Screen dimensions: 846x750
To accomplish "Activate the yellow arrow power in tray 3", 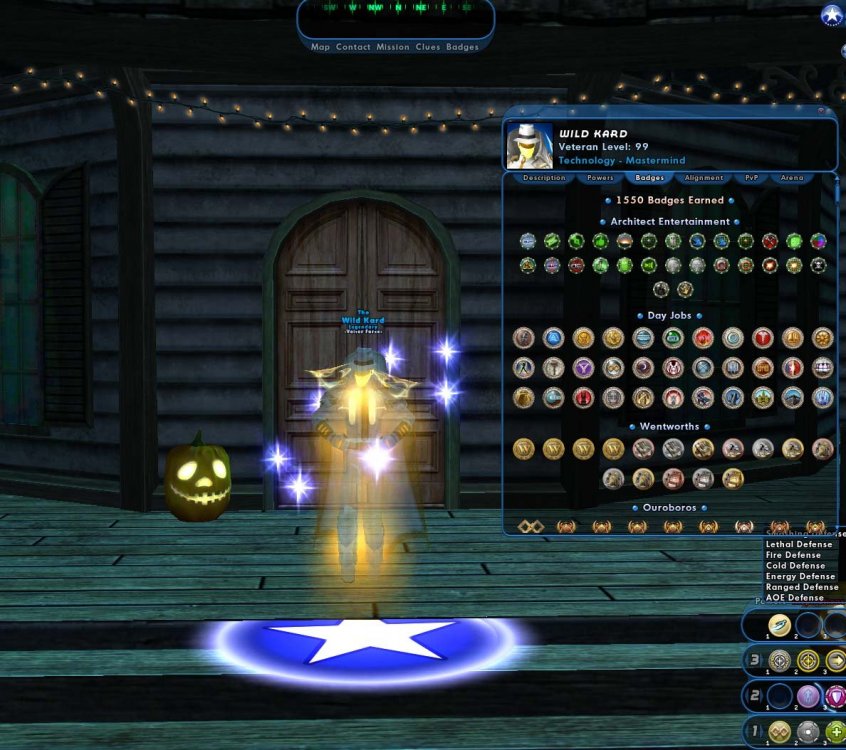I will tap(835, 661).
